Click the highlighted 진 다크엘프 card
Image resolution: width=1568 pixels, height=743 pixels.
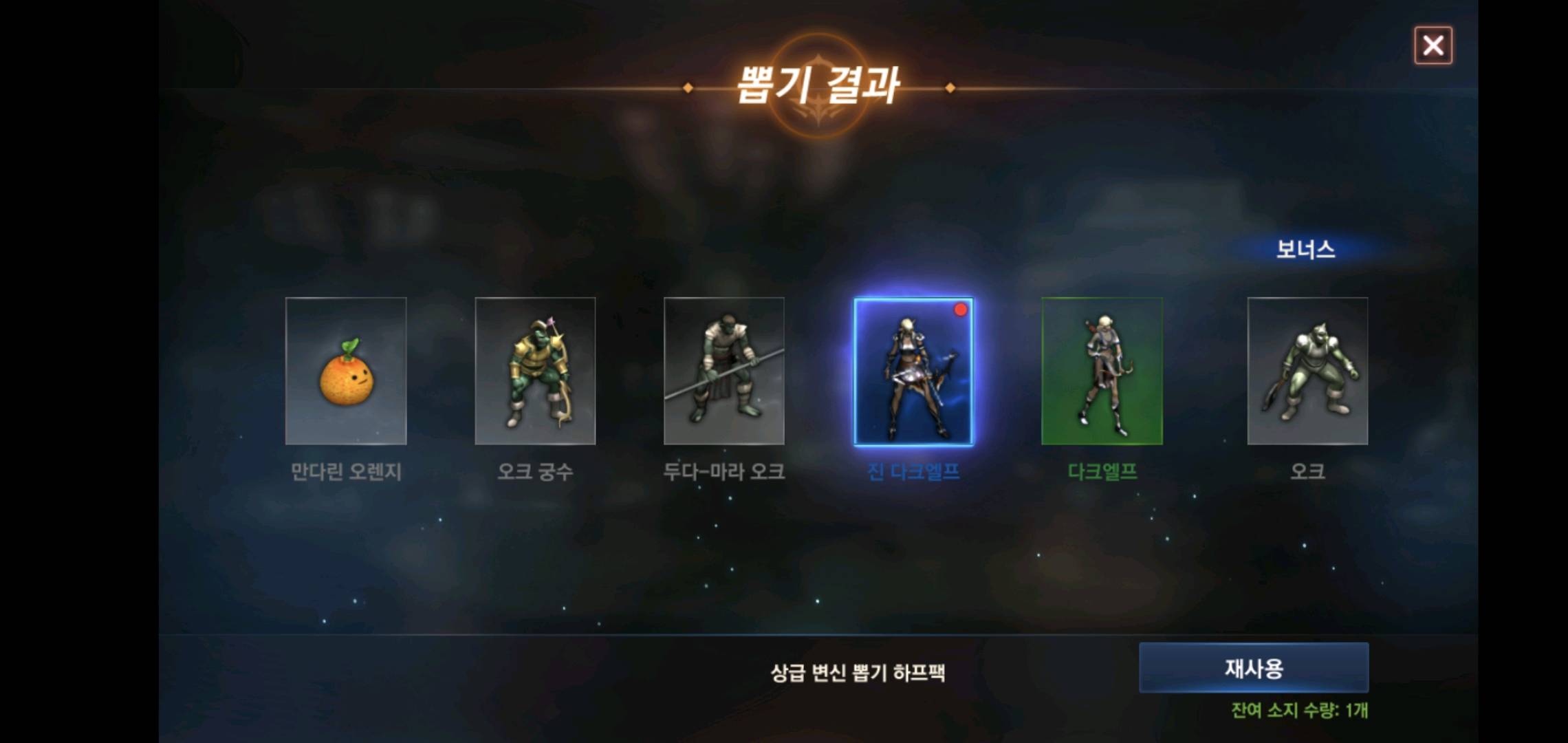pos(913,371)
